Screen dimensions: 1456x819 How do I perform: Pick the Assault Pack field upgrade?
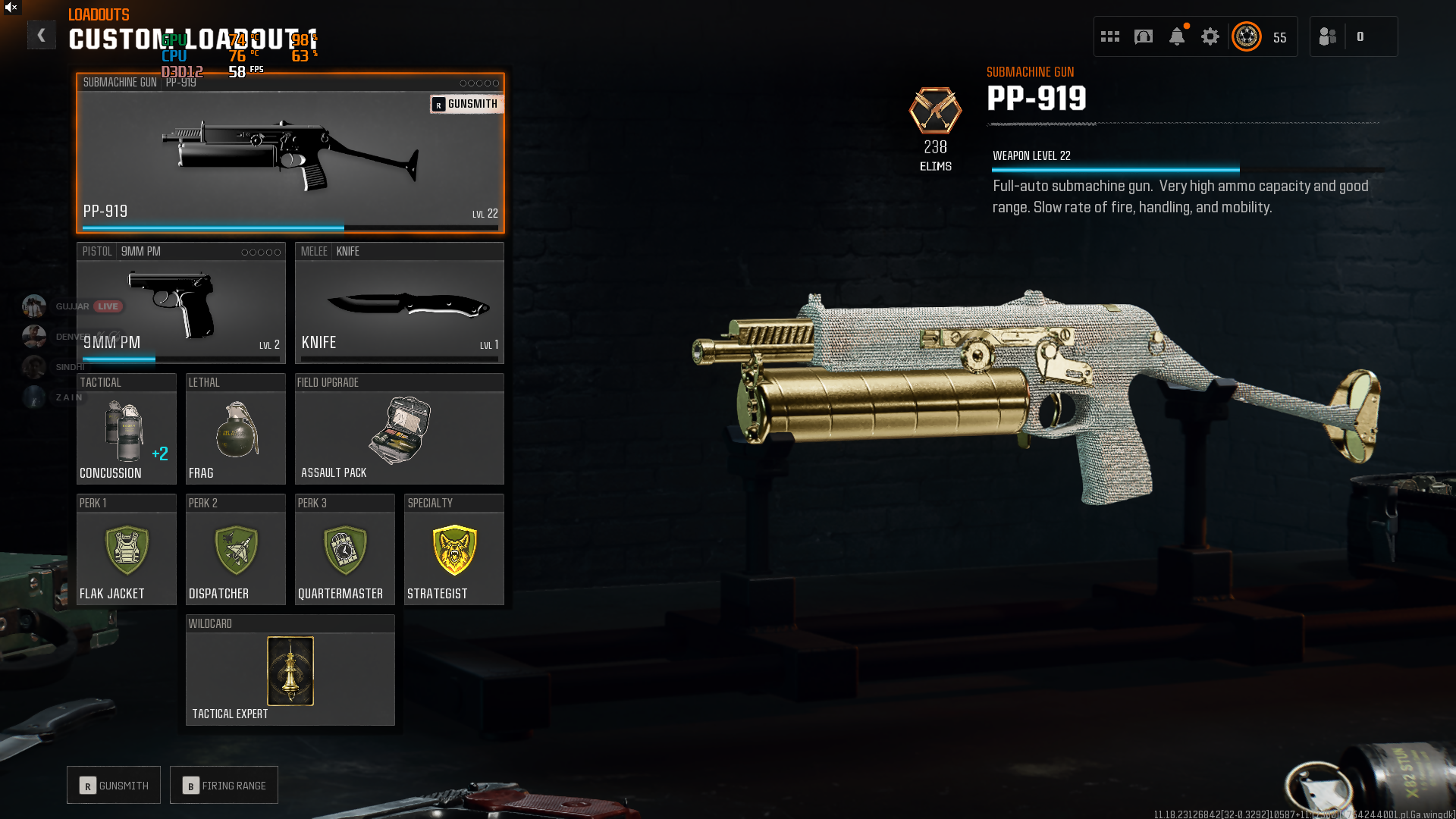(399, 429)
